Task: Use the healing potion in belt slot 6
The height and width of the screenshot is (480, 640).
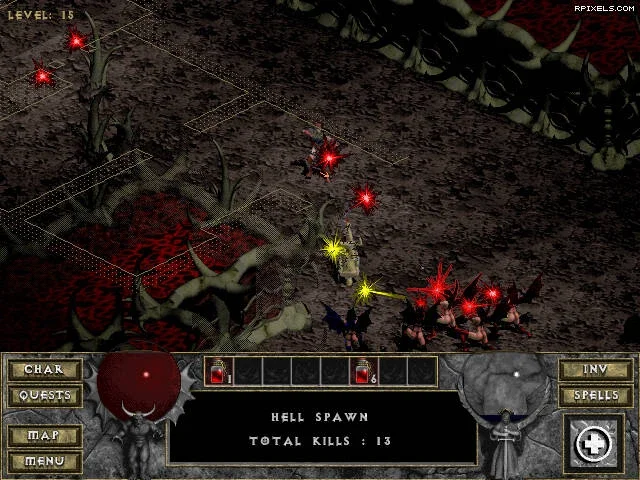Action: 365,372
